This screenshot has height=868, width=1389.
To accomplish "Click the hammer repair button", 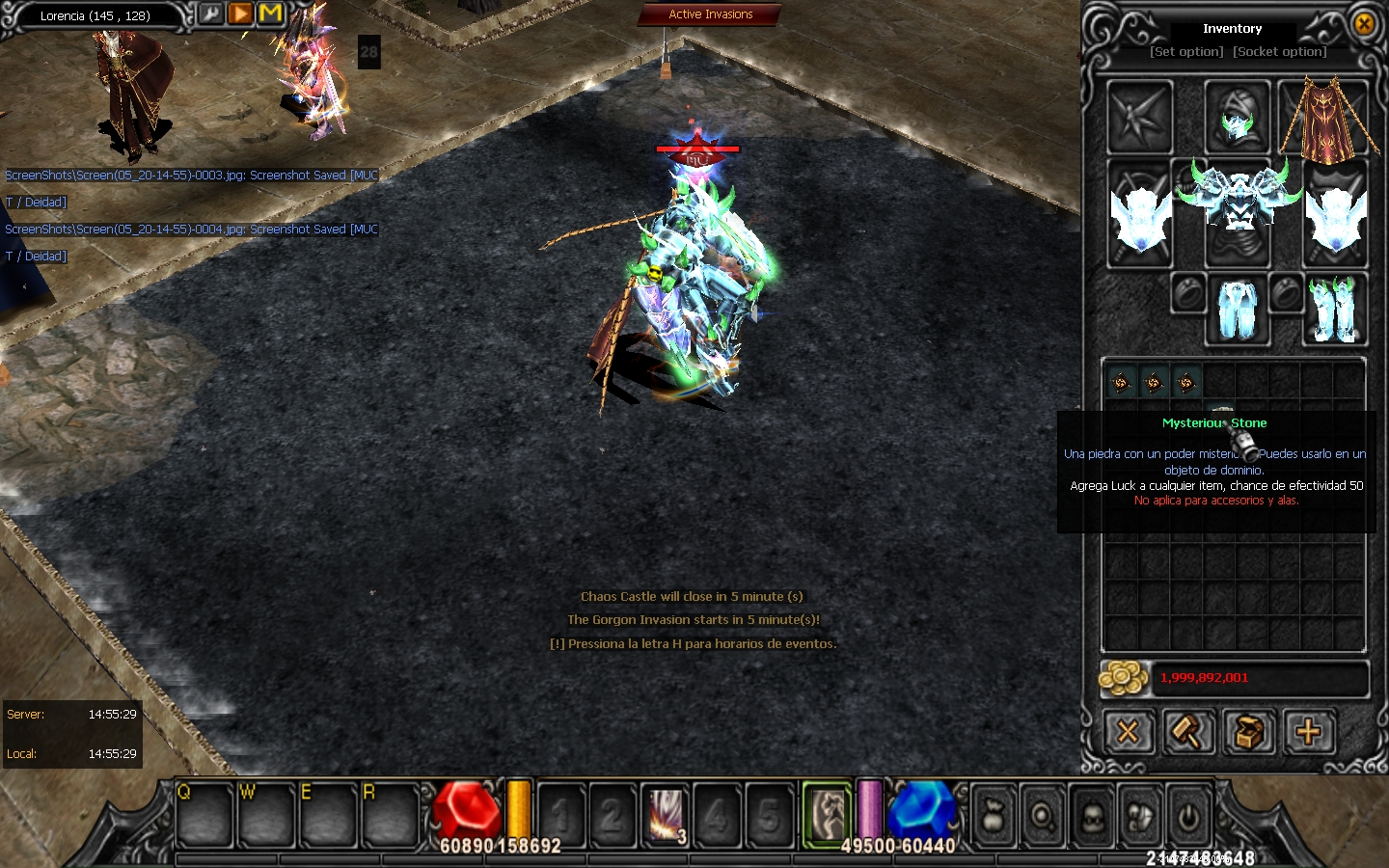I will 1187,733.
